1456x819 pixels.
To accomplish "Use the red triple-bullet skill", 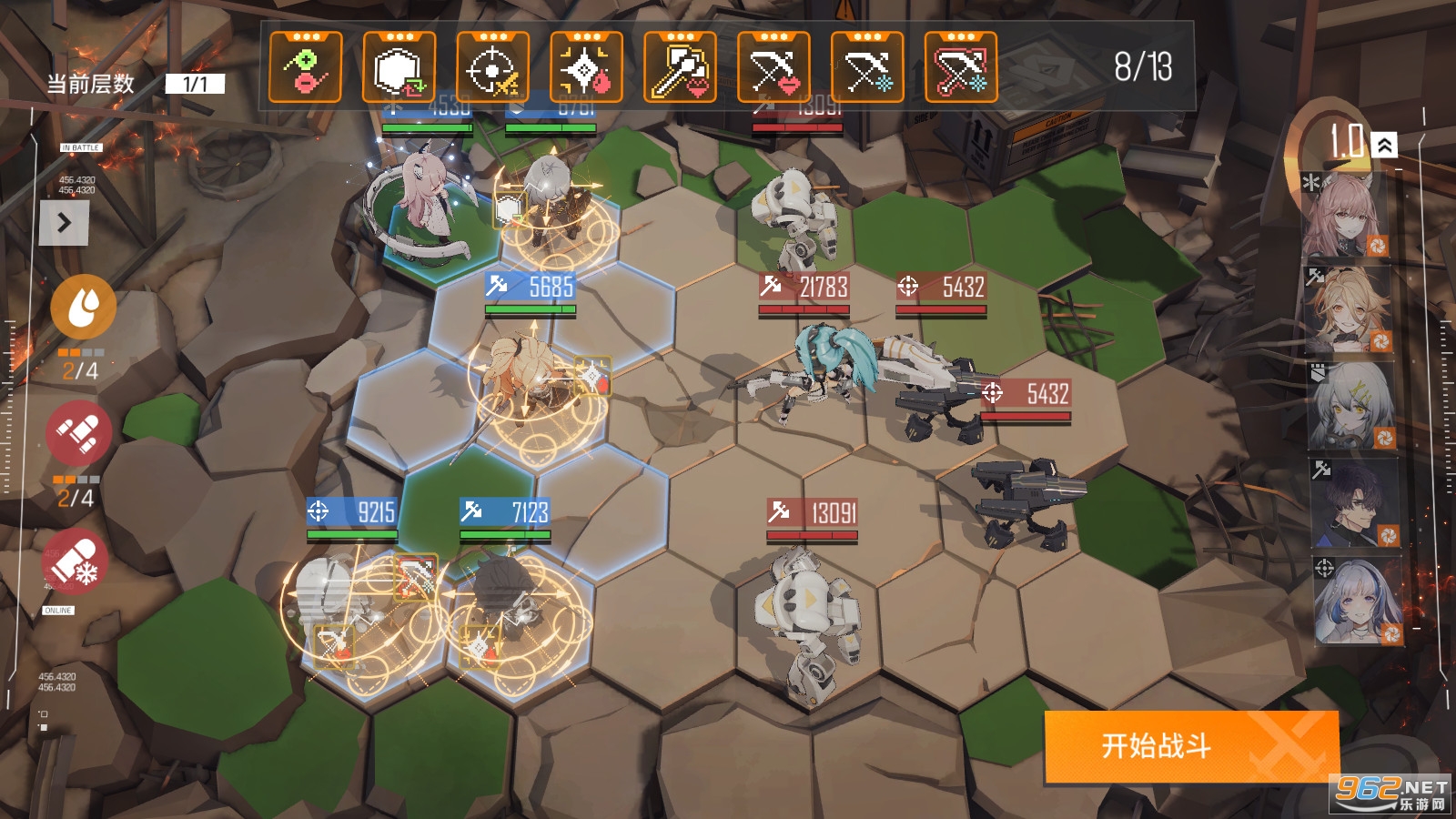I will [79, 432].
